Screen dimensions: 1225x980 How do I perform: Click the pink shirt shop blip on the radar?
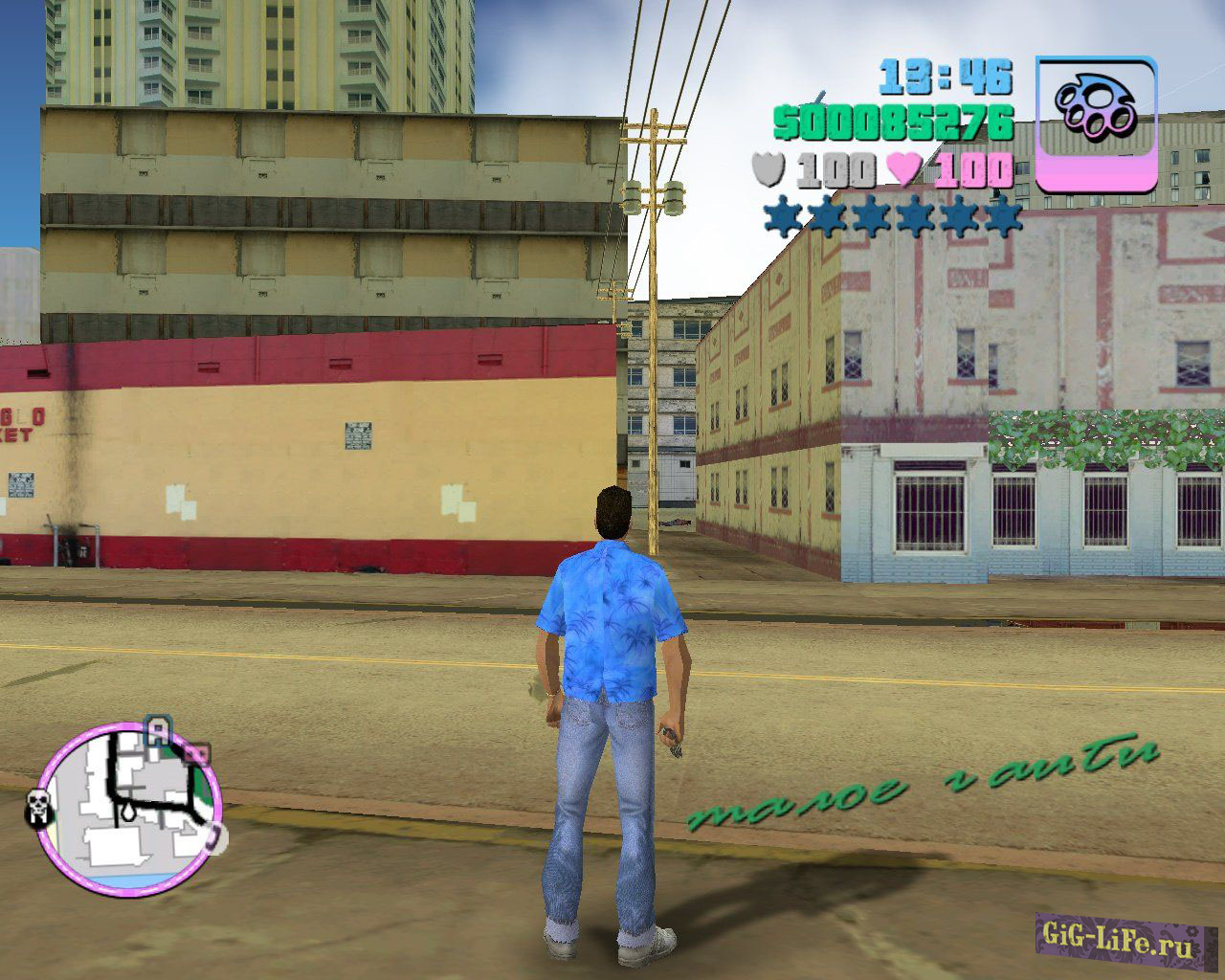[x=197, y=753]
